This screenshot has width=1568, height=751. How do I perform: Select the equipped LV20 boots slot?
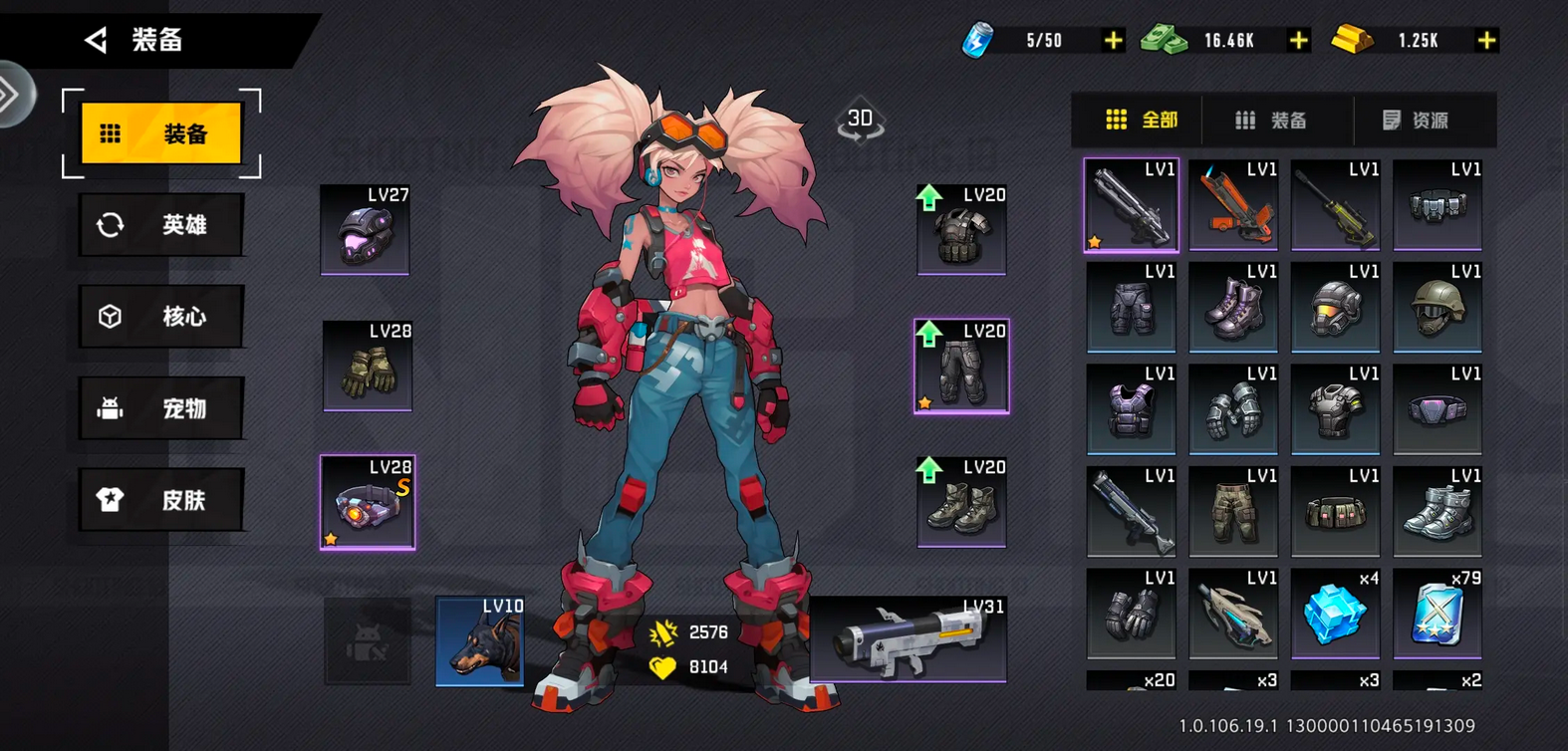[961, 502]
